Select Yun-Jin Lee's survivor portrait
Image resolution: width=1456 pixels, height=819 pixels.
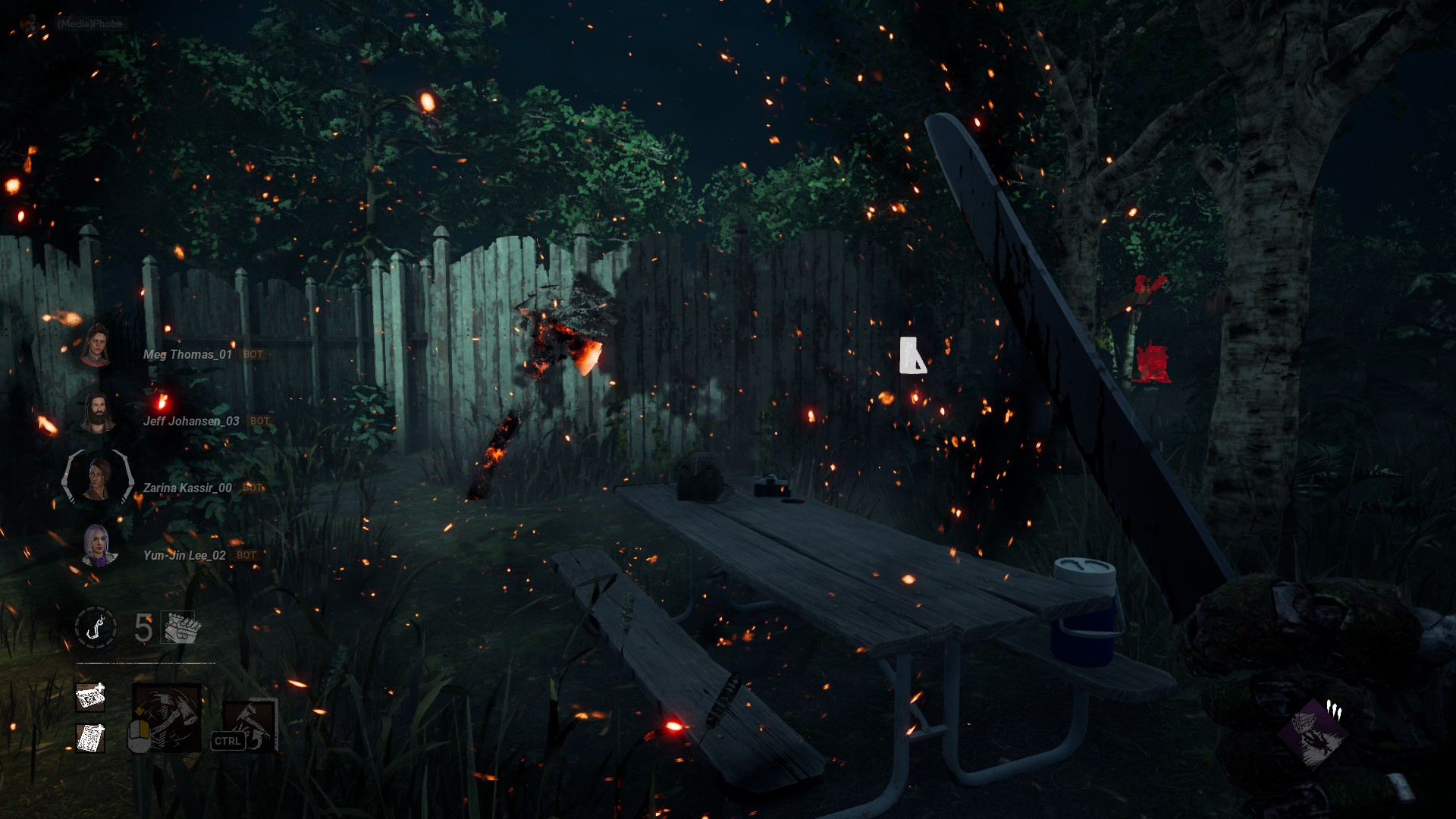point(97,545)
